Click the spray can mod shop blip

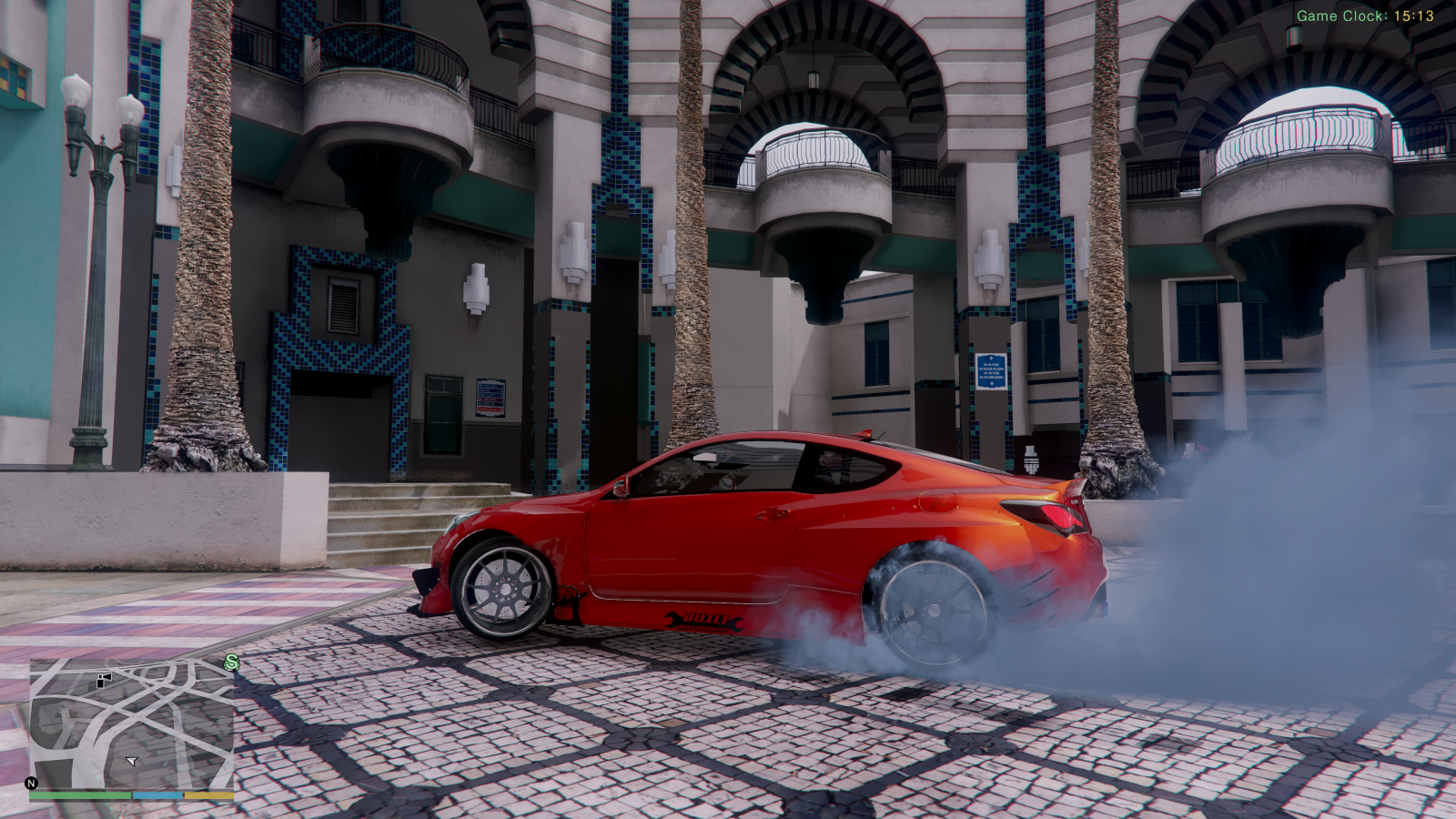pos(104,680)
